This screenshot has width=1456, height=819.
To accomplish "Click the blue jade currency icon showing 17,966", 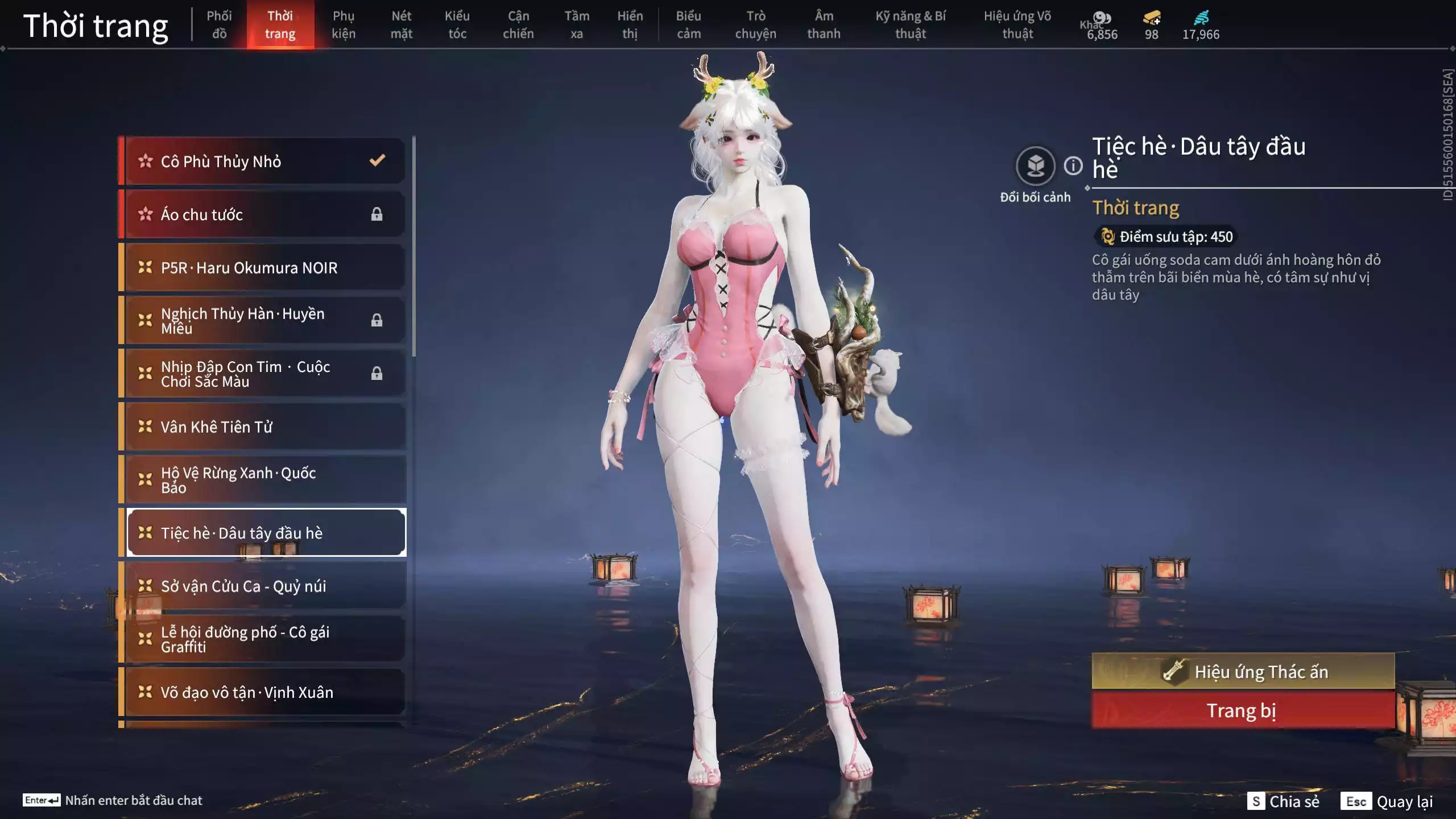I will point(1202,17).
